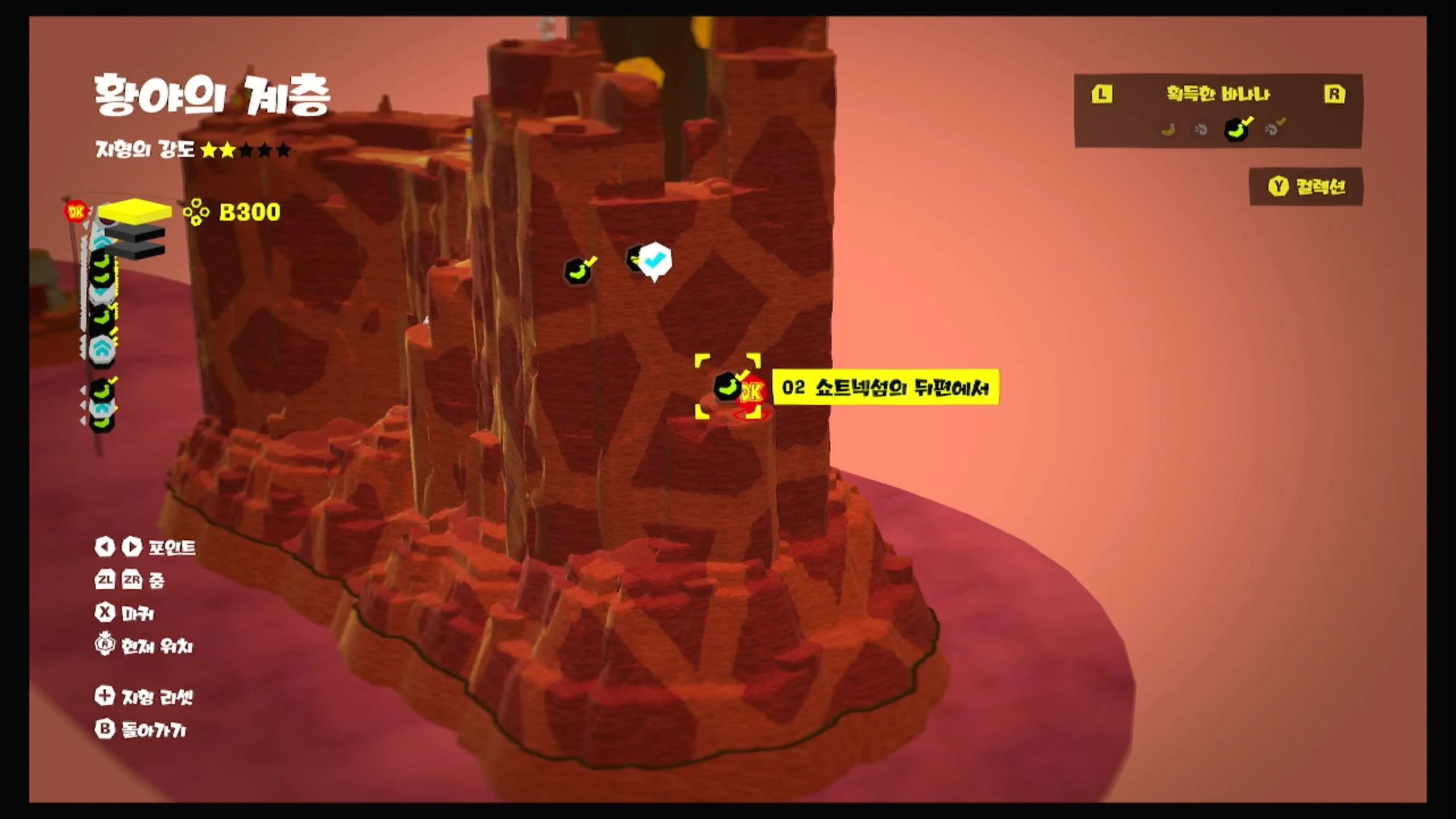Select the yellow B300 sublayer slab

135,211
